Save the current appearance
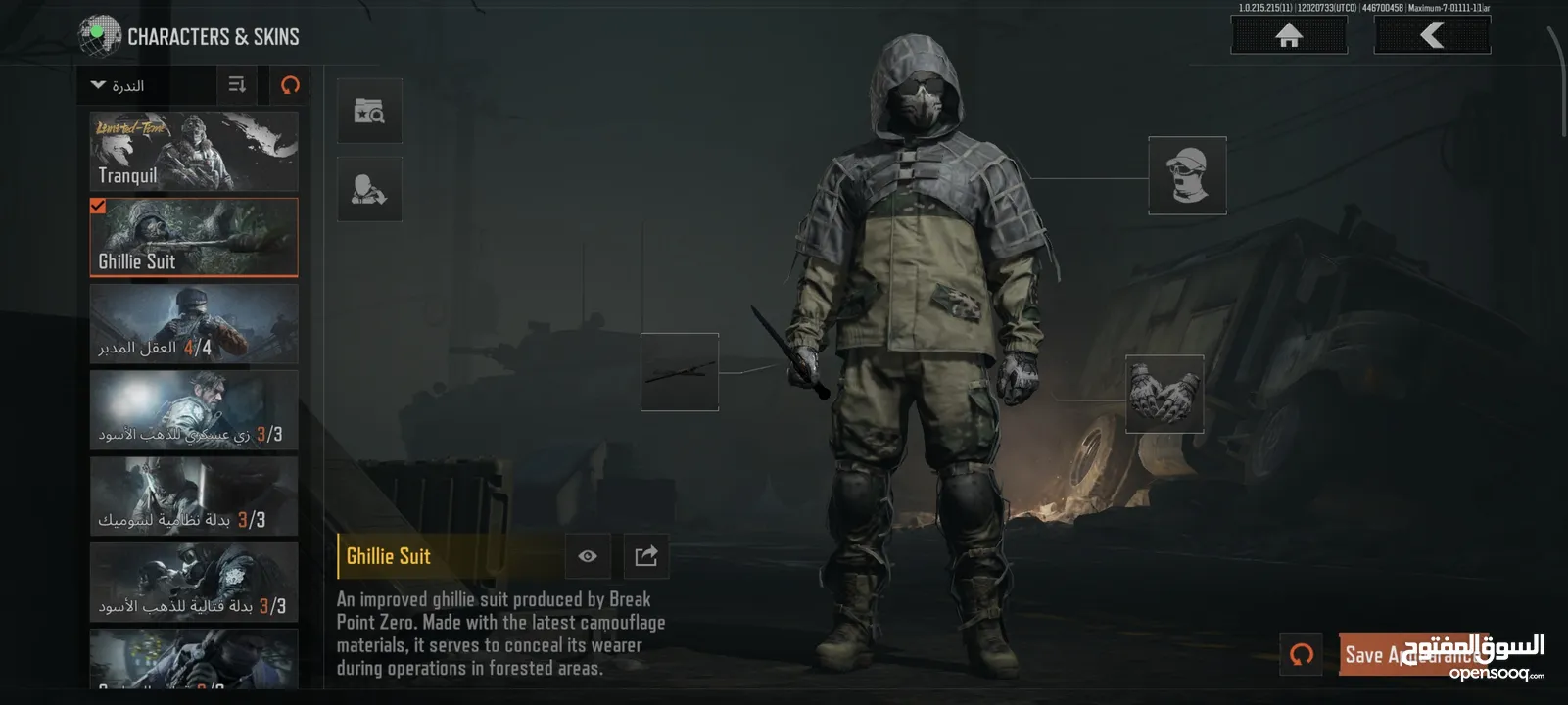 pyautogui.click(x=1410, y=654)
